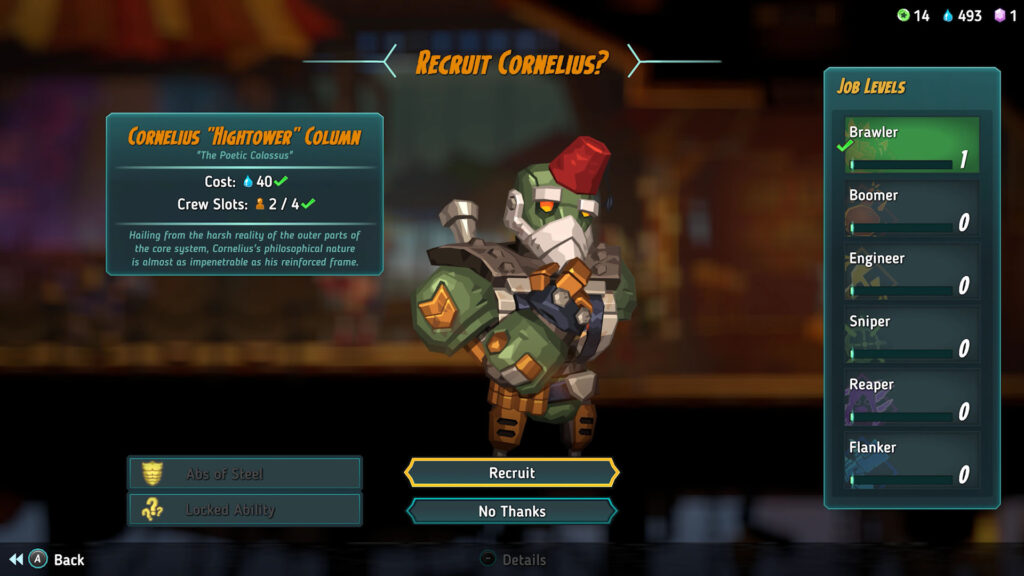The width and height of the screenshot is (1024, 576).
Task: Select the Boomer job level row
Action: tap(910, 209)
